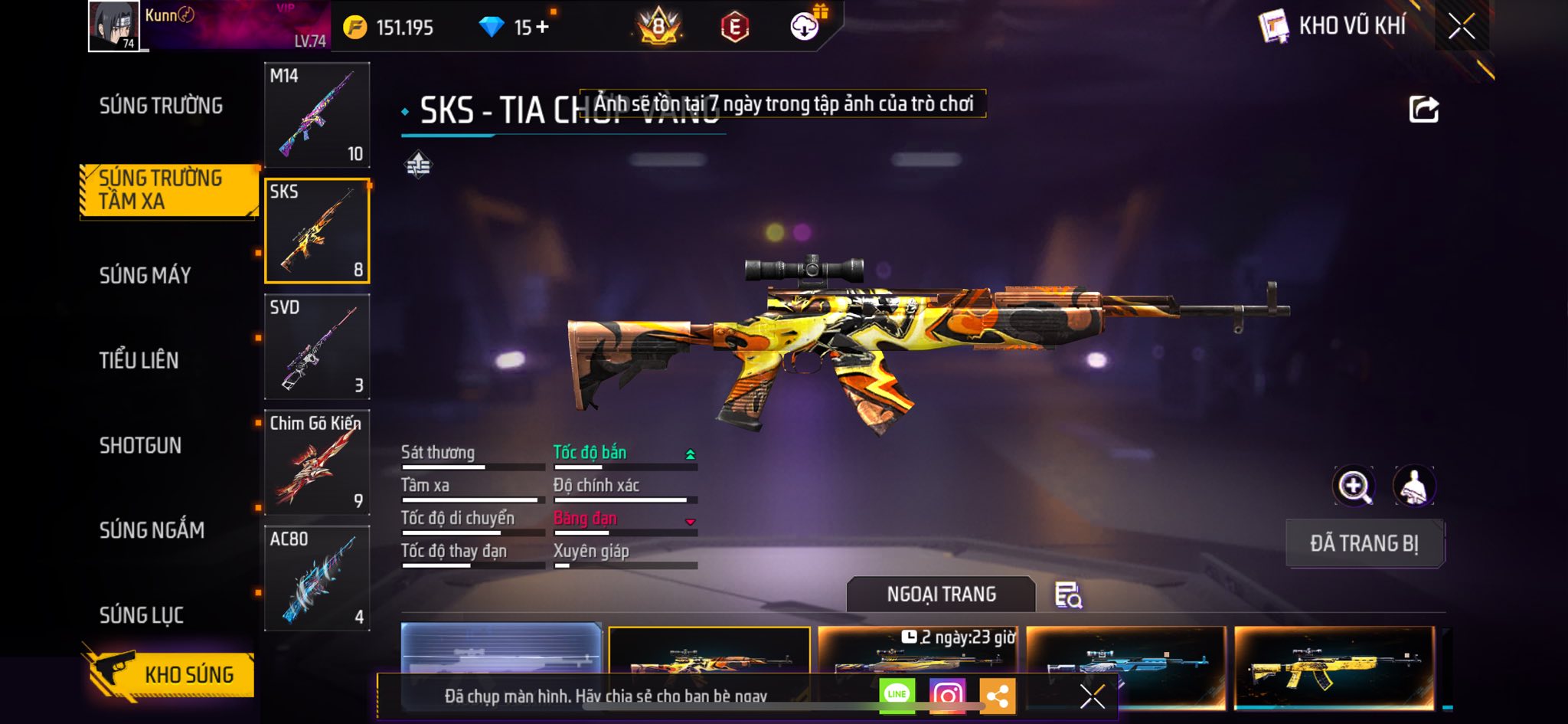1568x724 pixels.
Task: Pick the AC80 weapon tile
Action: point(317,578)
